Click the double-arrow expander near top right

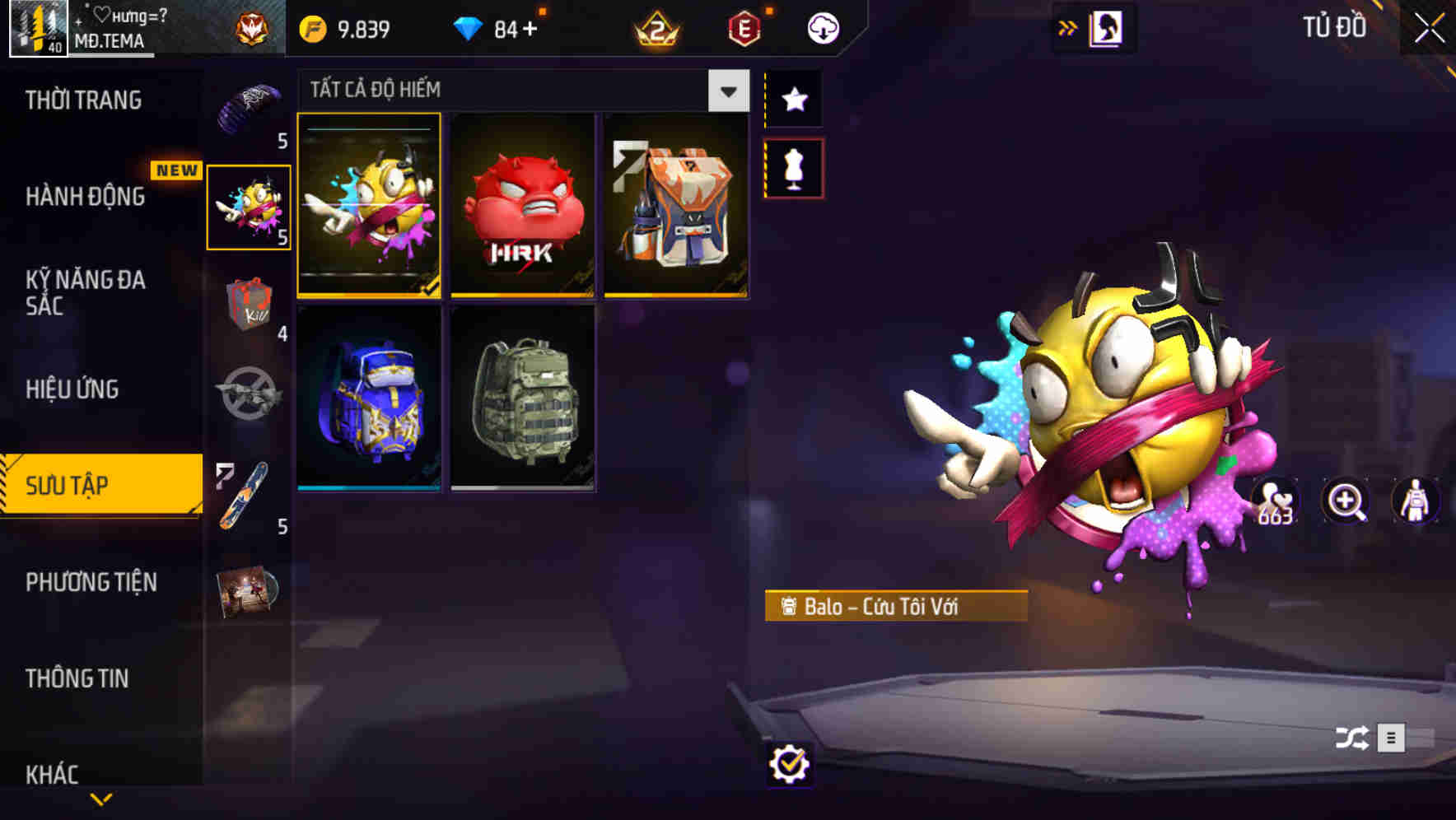point(1067,26)
